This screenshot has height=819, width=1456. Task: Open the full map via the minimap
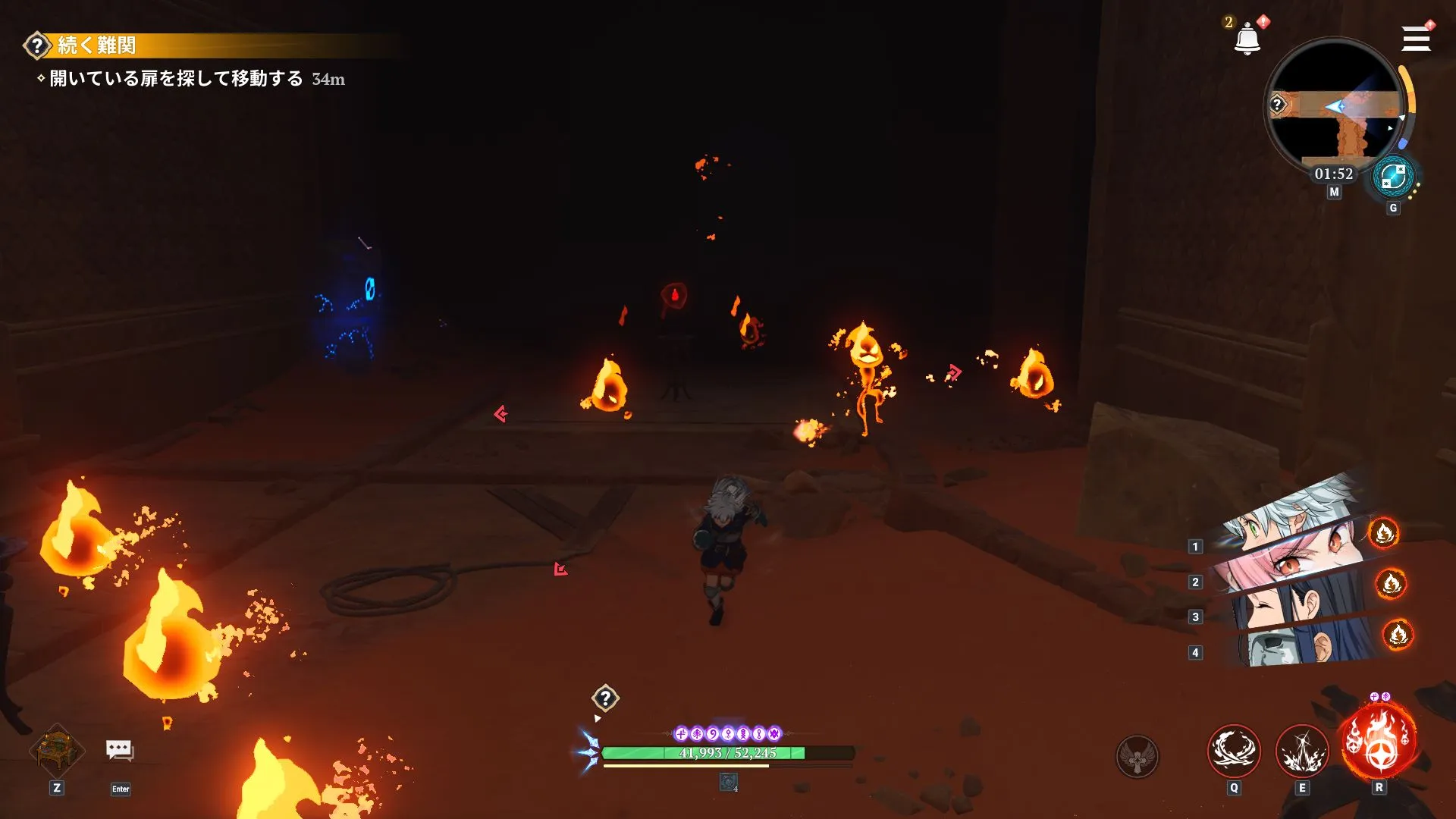pos(1334,106)
